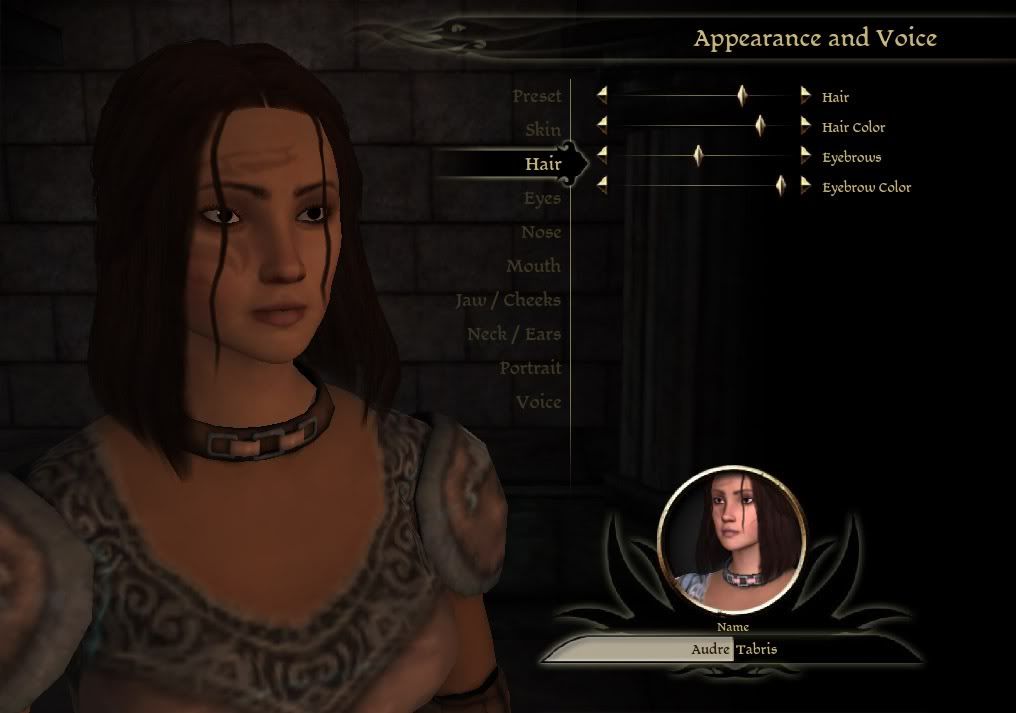Screen dimensions: 1016x713
Task: Switch to Neck / Ears options
Action: point(514,335)
